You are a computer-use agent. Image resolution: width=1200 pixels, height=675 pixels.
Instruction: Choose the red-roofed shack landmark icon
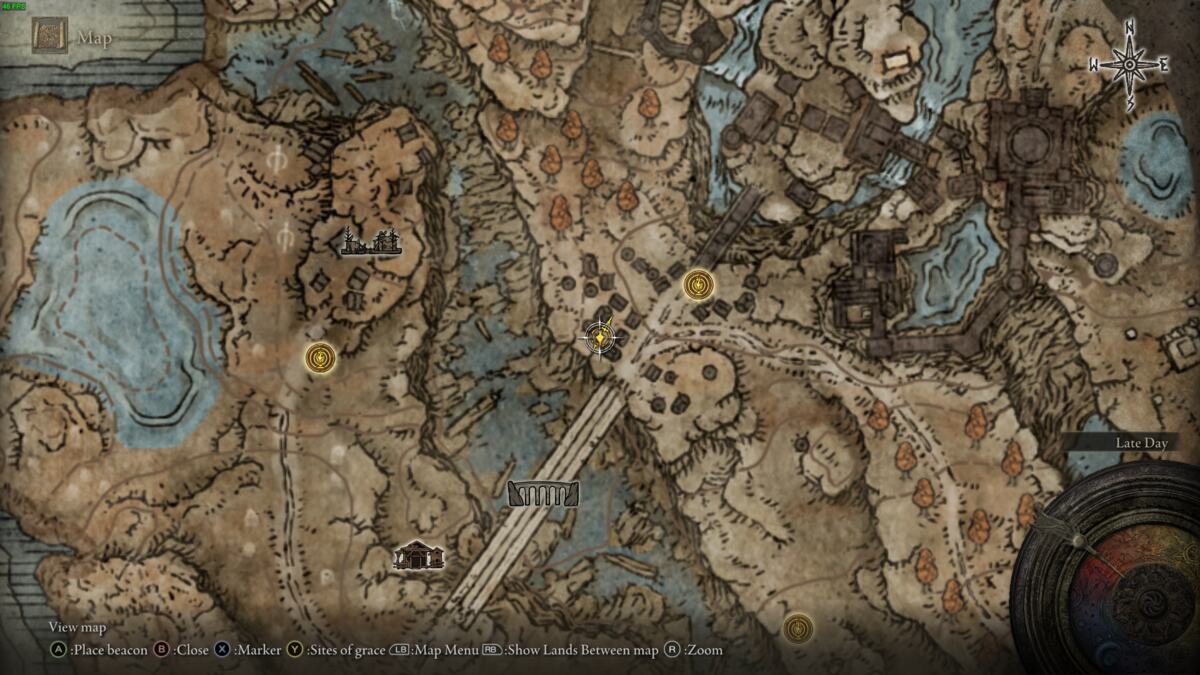tap(419, 556)
